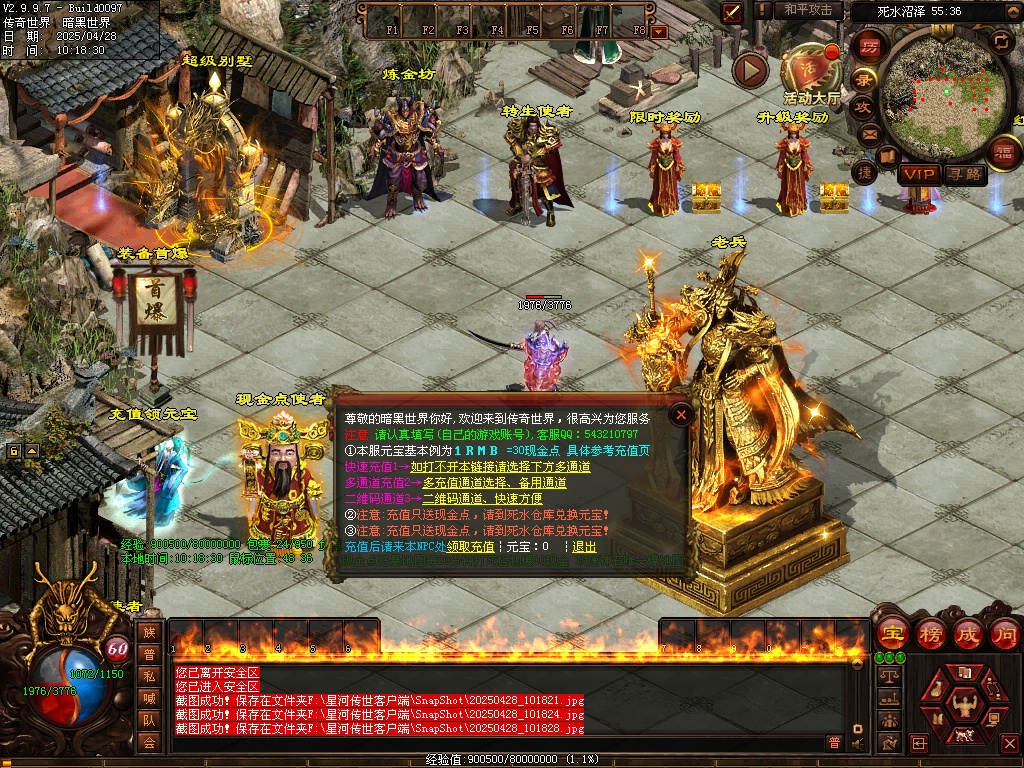Open the character figure icon in hexagon menu

[965, 705]
